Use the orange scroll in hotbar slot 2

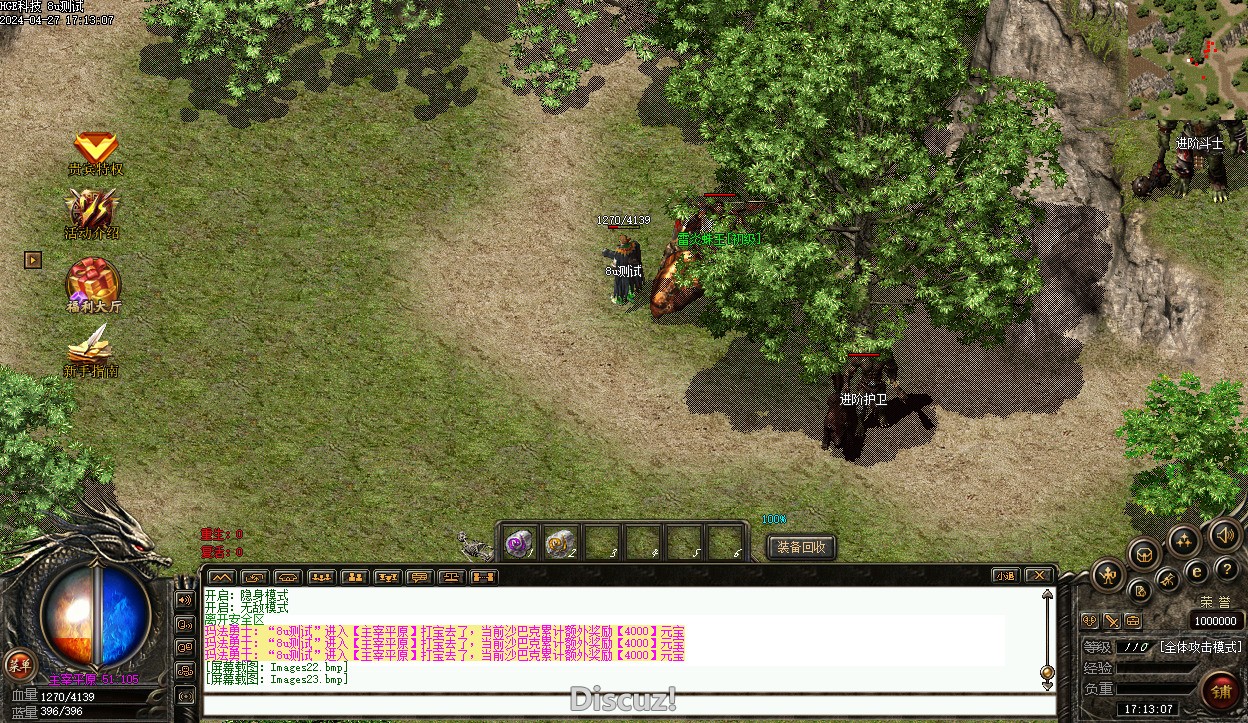[560, 544]
